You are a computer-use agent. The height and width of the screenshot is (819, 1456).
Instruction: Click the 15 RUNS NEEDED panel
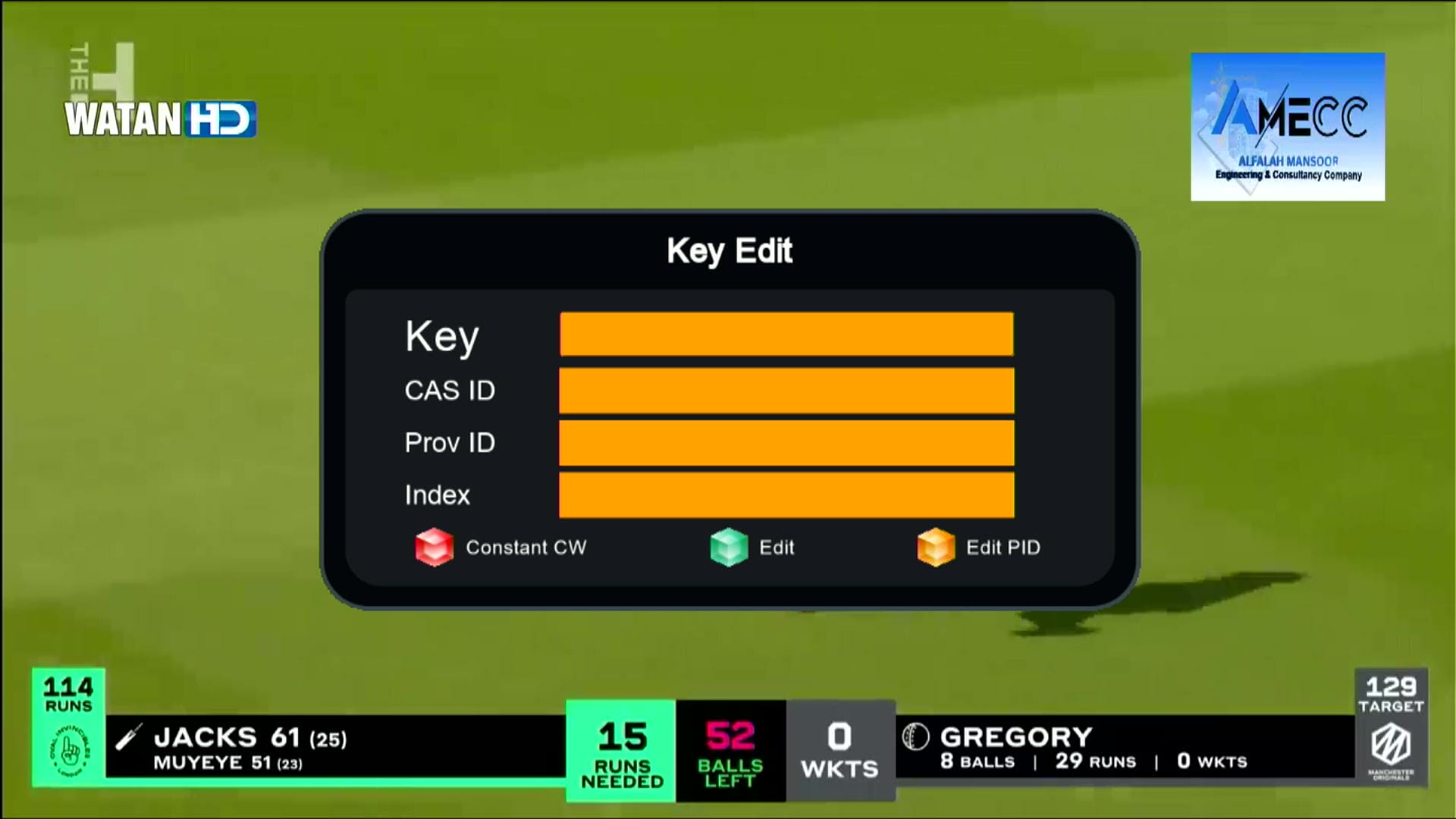(621, 751)
